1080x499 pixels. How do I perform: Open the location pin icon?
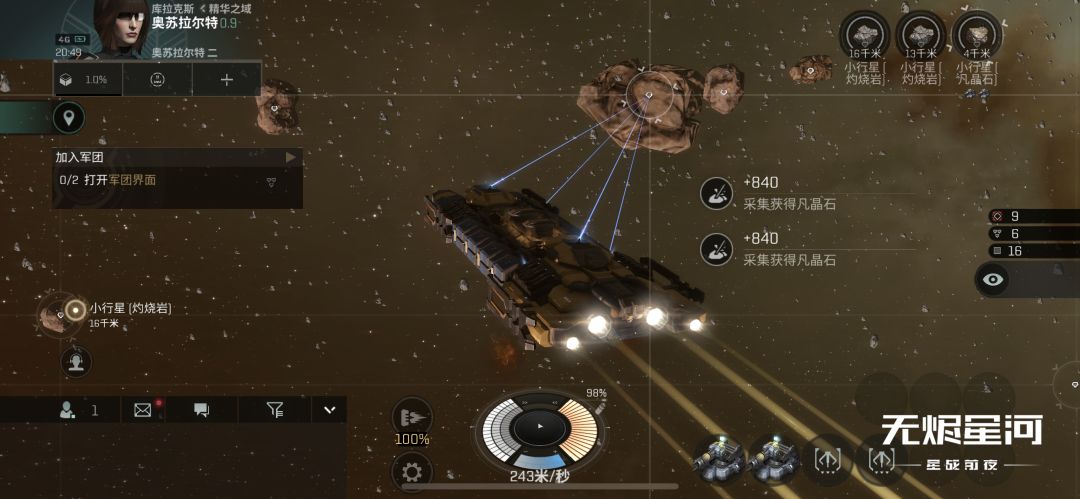tap(68, 118)
